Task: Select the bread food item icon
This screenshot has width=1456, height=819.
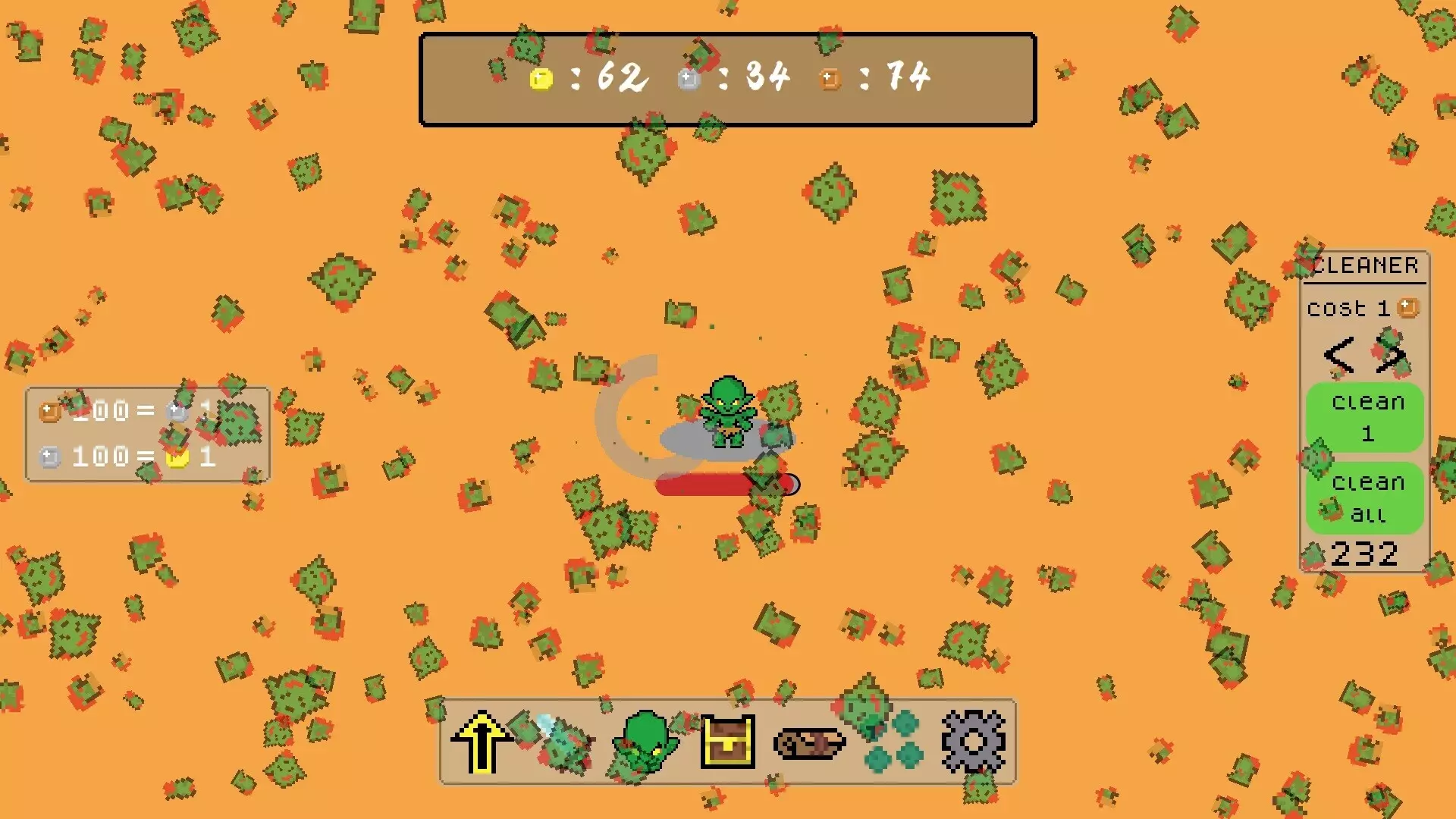Action: click(809, 743)
